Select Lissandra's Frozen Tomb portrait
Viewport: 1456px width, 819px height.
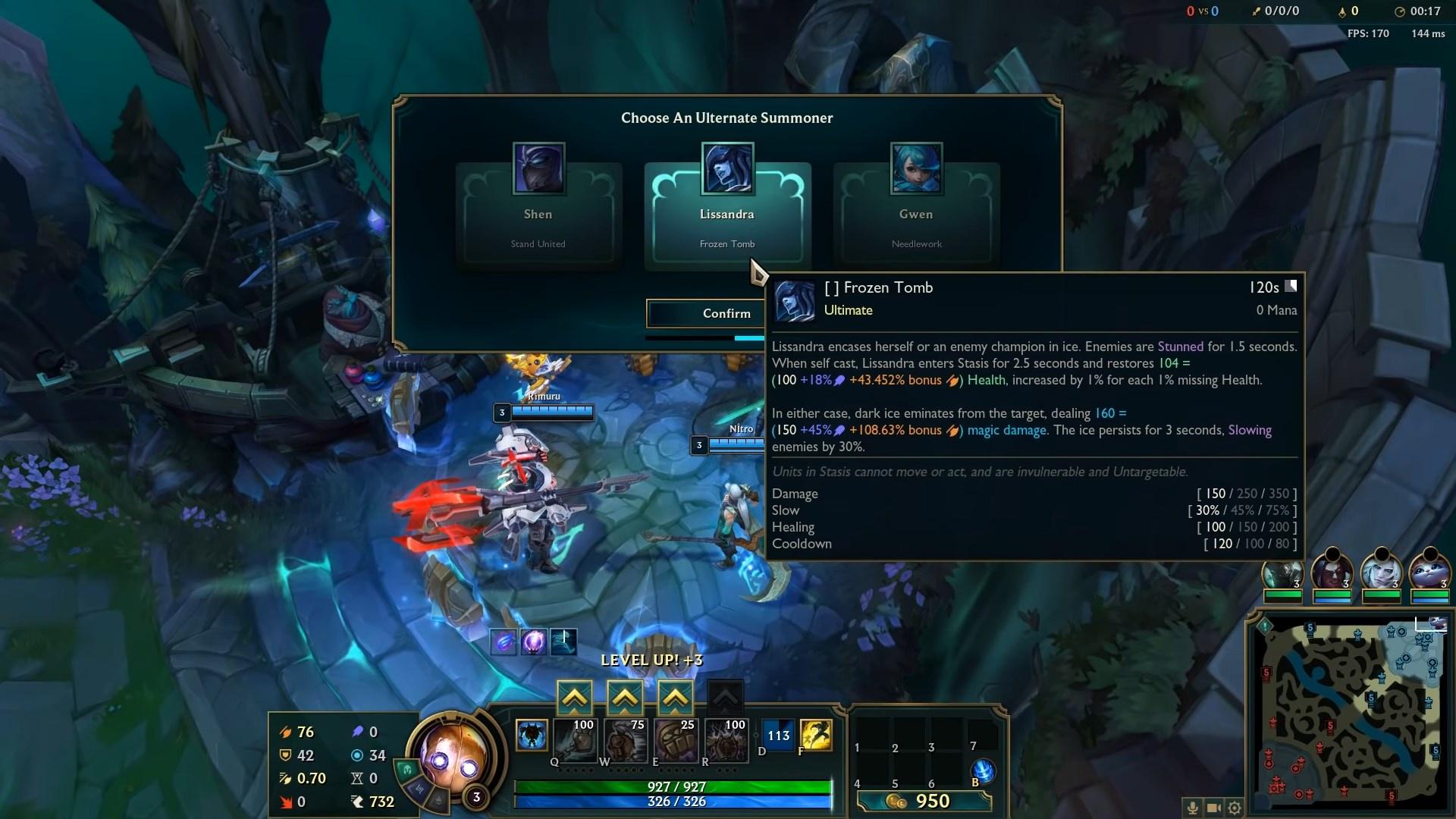coord(726,168)
